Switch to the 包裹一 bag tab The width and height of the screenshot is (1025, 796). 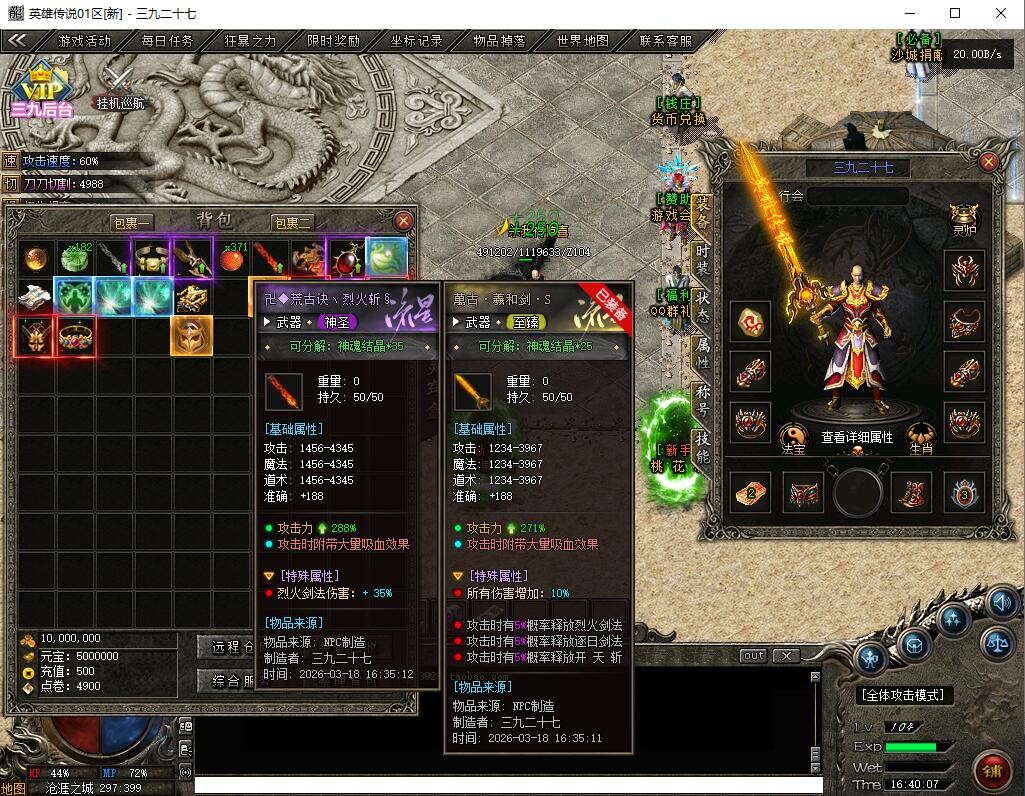click(x=131, y=222)
